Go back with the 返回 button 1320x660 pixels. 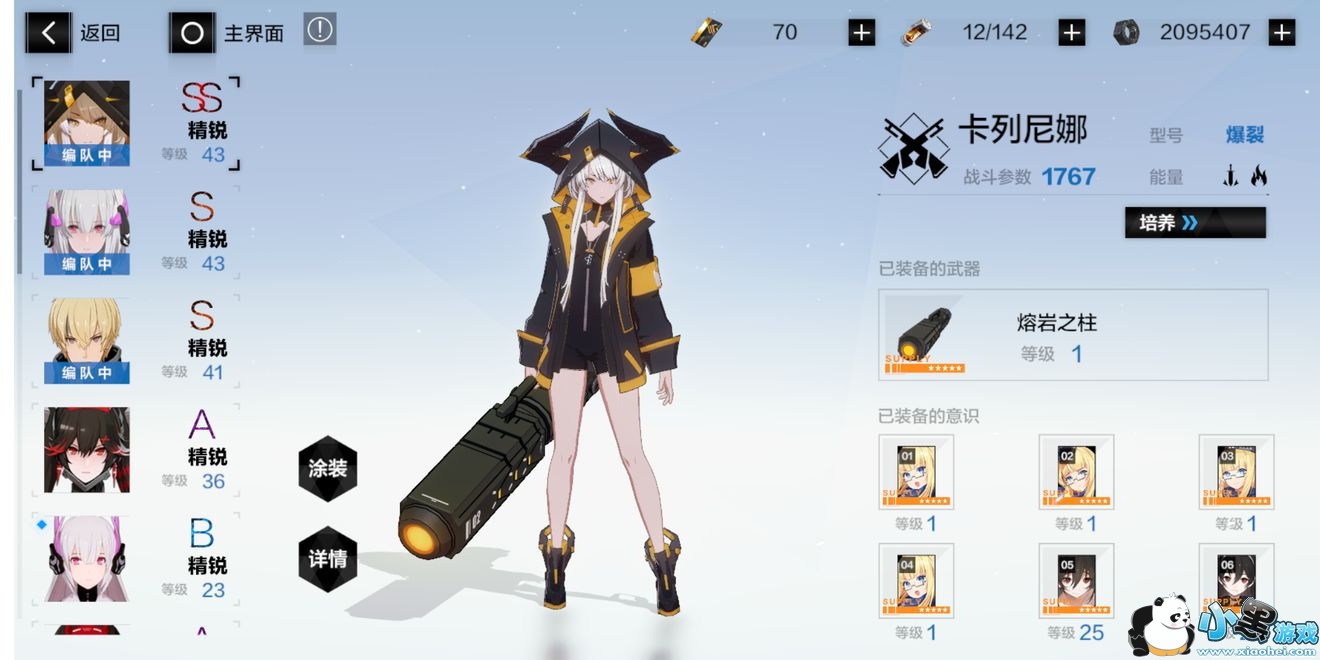pyautogui.click(x=74, y=33)
